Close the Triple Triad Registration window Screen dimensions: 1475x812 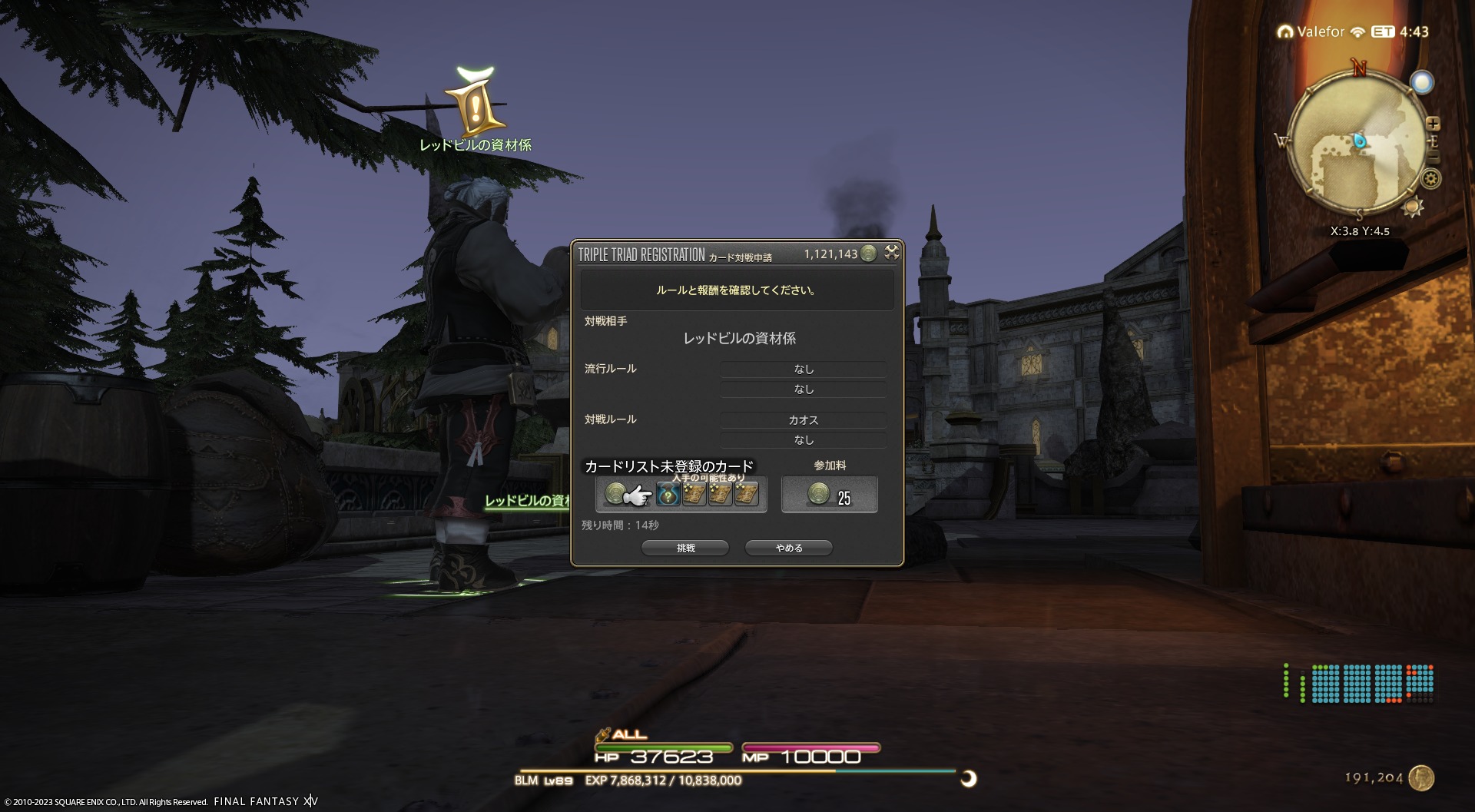pos(892,252)
